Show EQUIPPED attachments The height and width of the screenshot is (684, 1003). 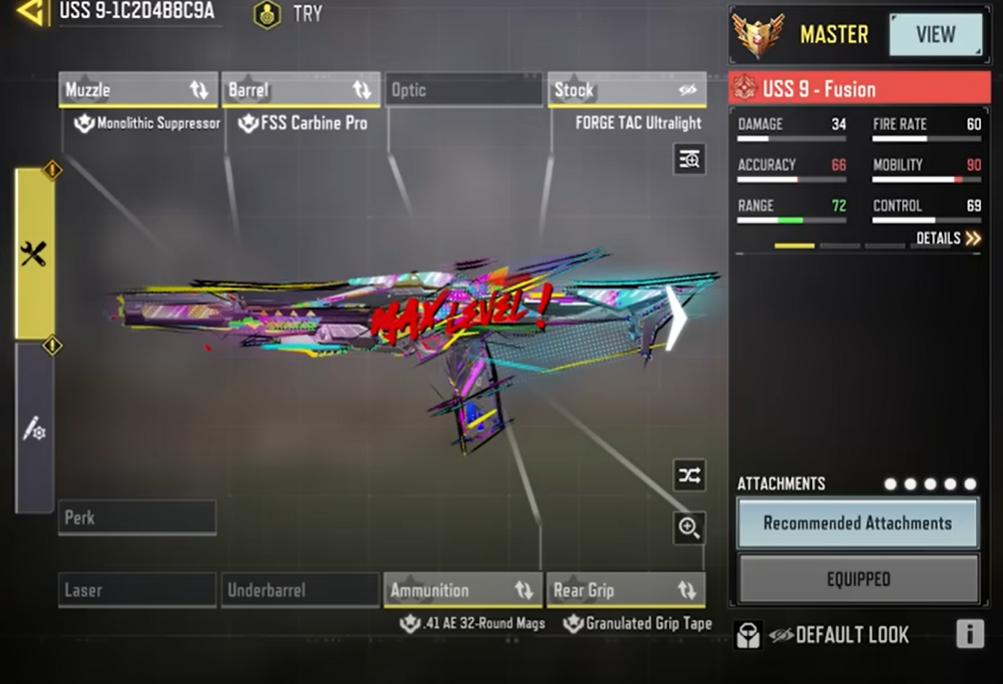pyautogui.click(x=857, y=579)
